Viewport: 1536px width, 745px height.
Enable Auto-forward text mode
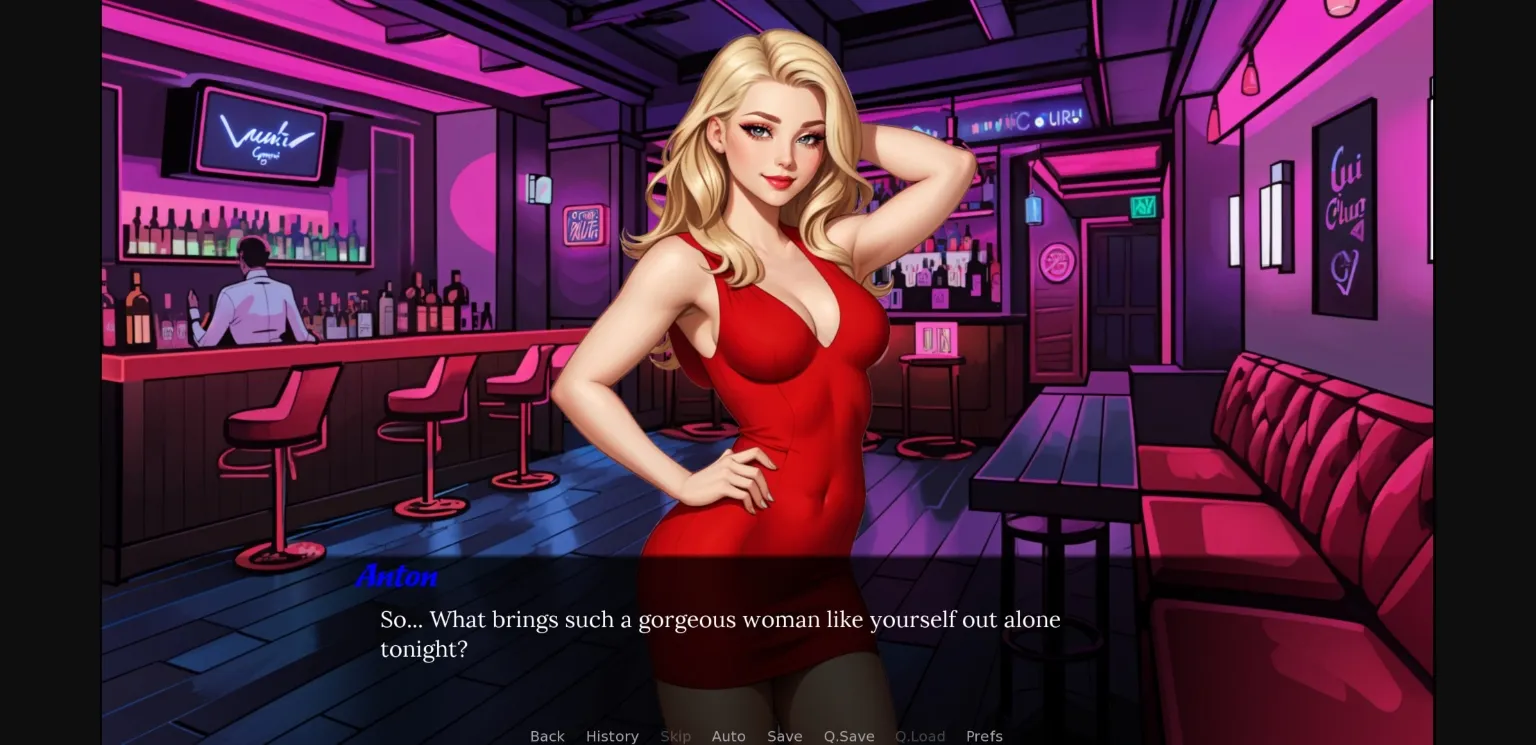728,736
